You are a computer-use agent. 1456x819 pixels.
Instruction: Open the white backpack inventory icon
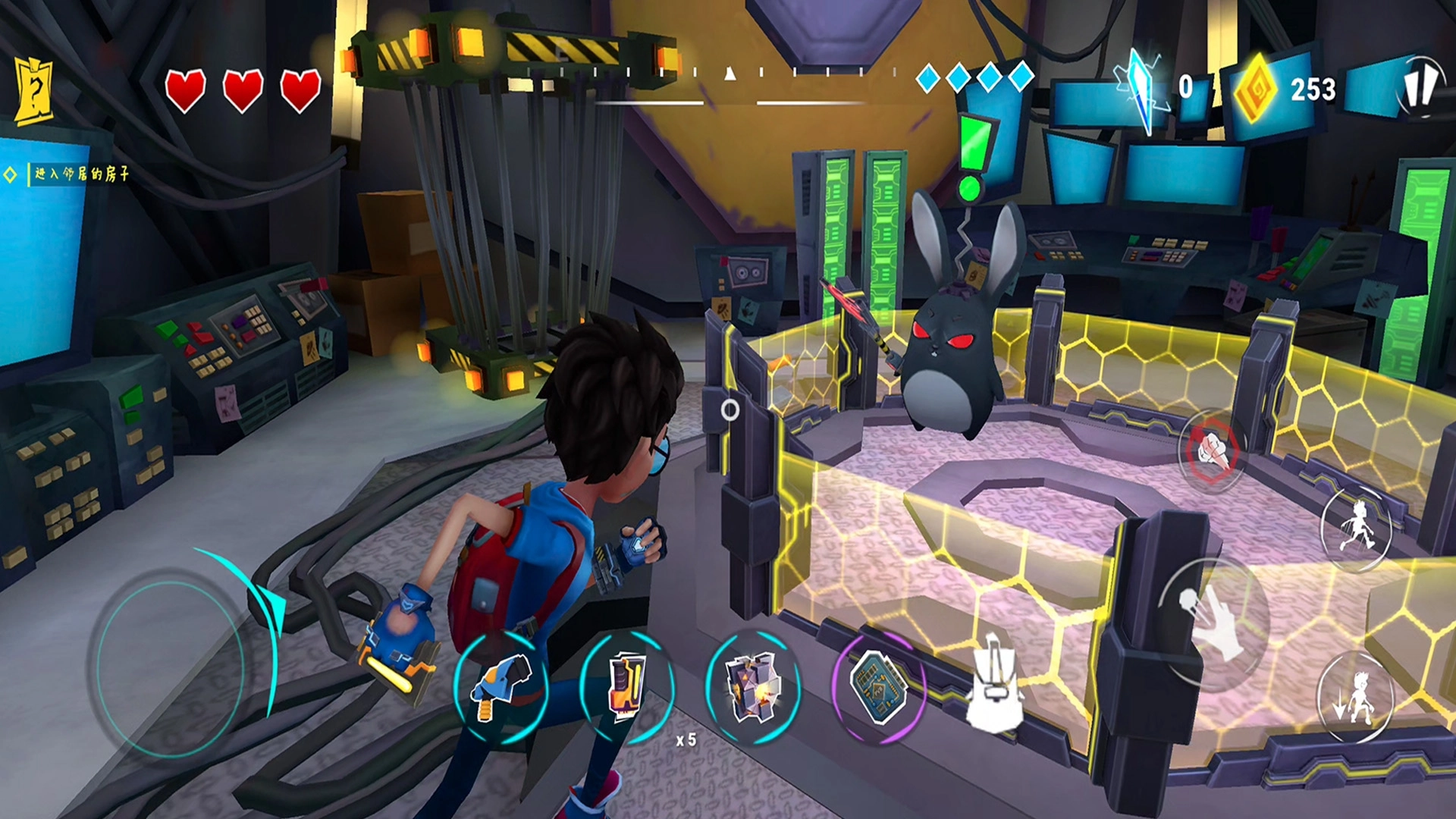tap(993, 685)
